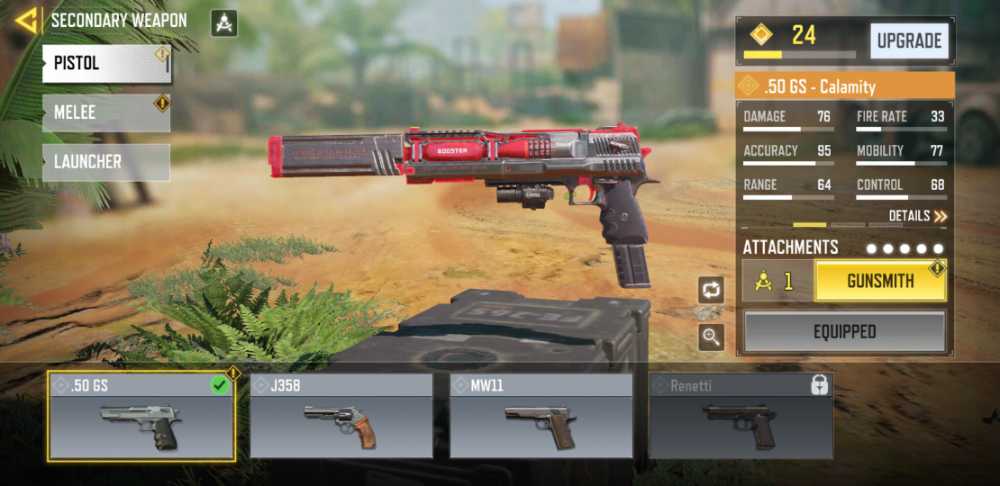Switch to the Melee category

tap(106, 113)
